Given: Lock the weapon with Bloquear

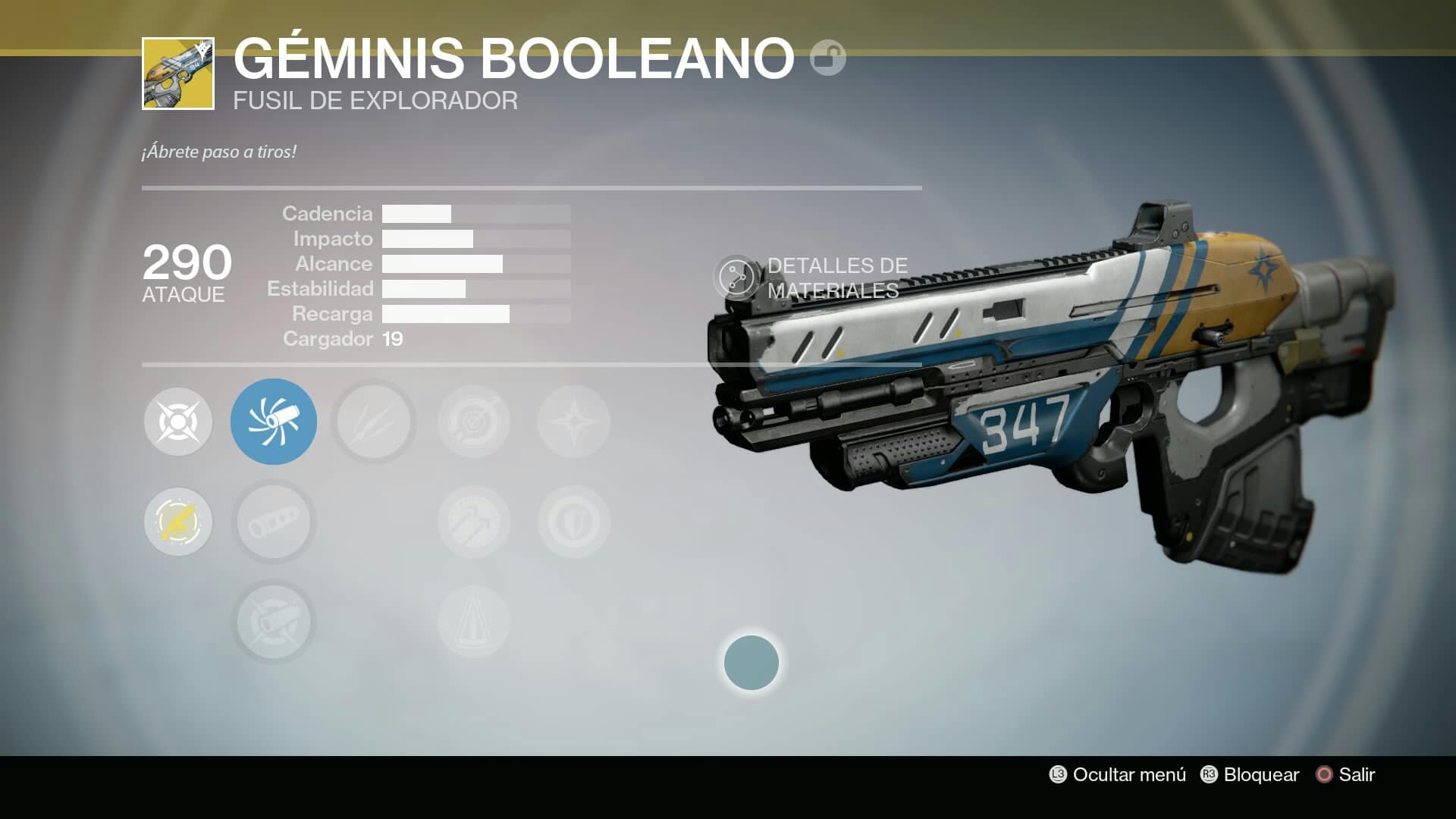Looking at the screenshot, I should (x=1250, y=774).
